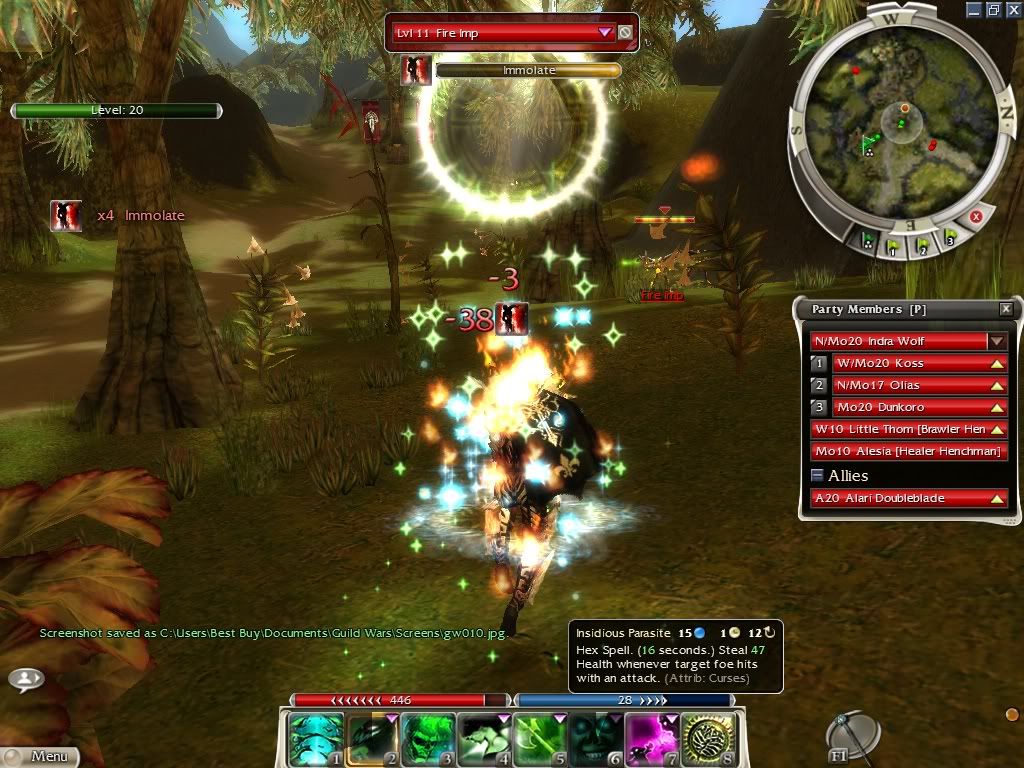Open hero 1 control panel button

click(x=819, y=363)
